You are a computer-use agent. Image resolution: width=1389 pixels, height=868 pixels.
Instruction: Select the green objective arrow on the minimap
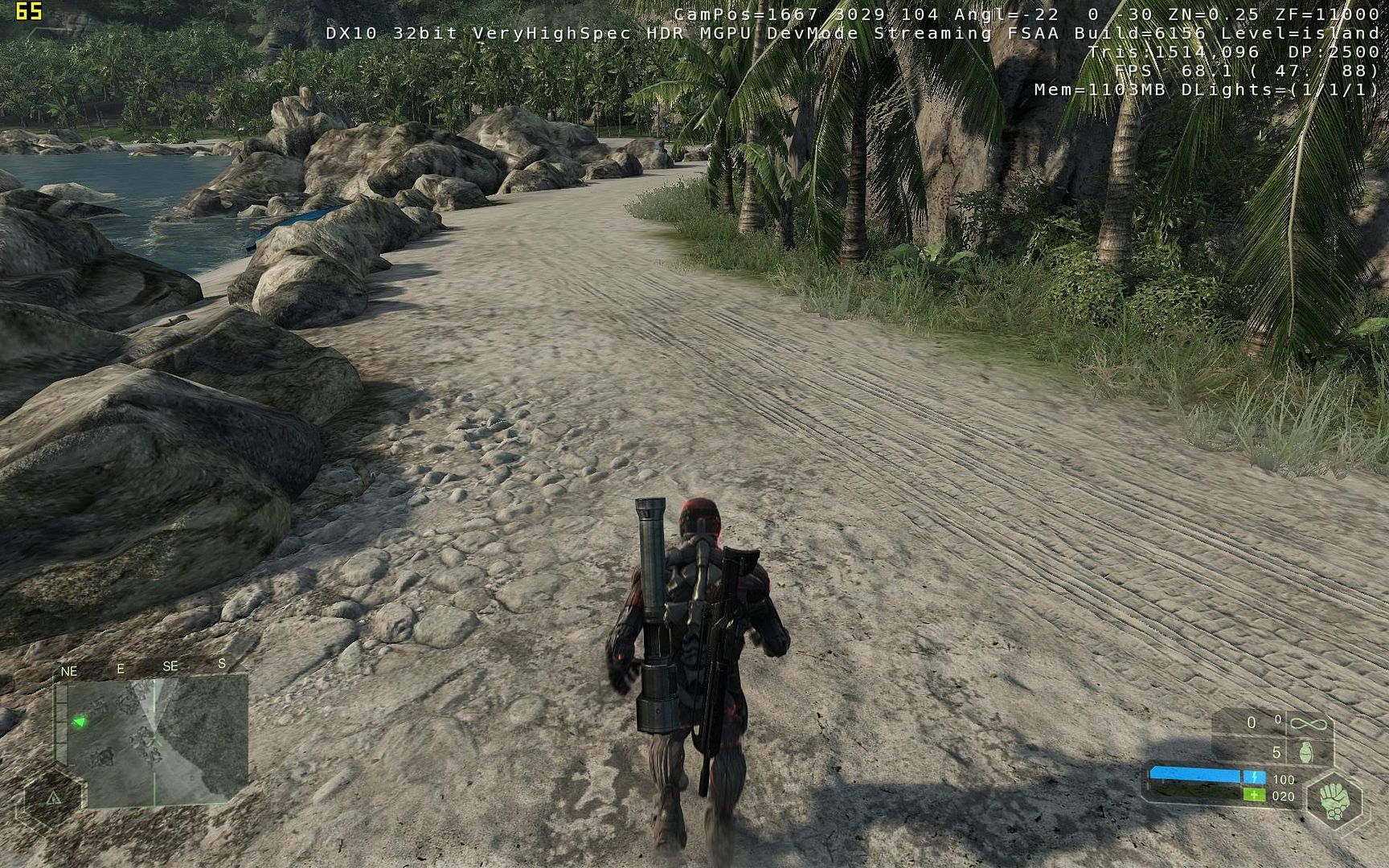(80, 722)
